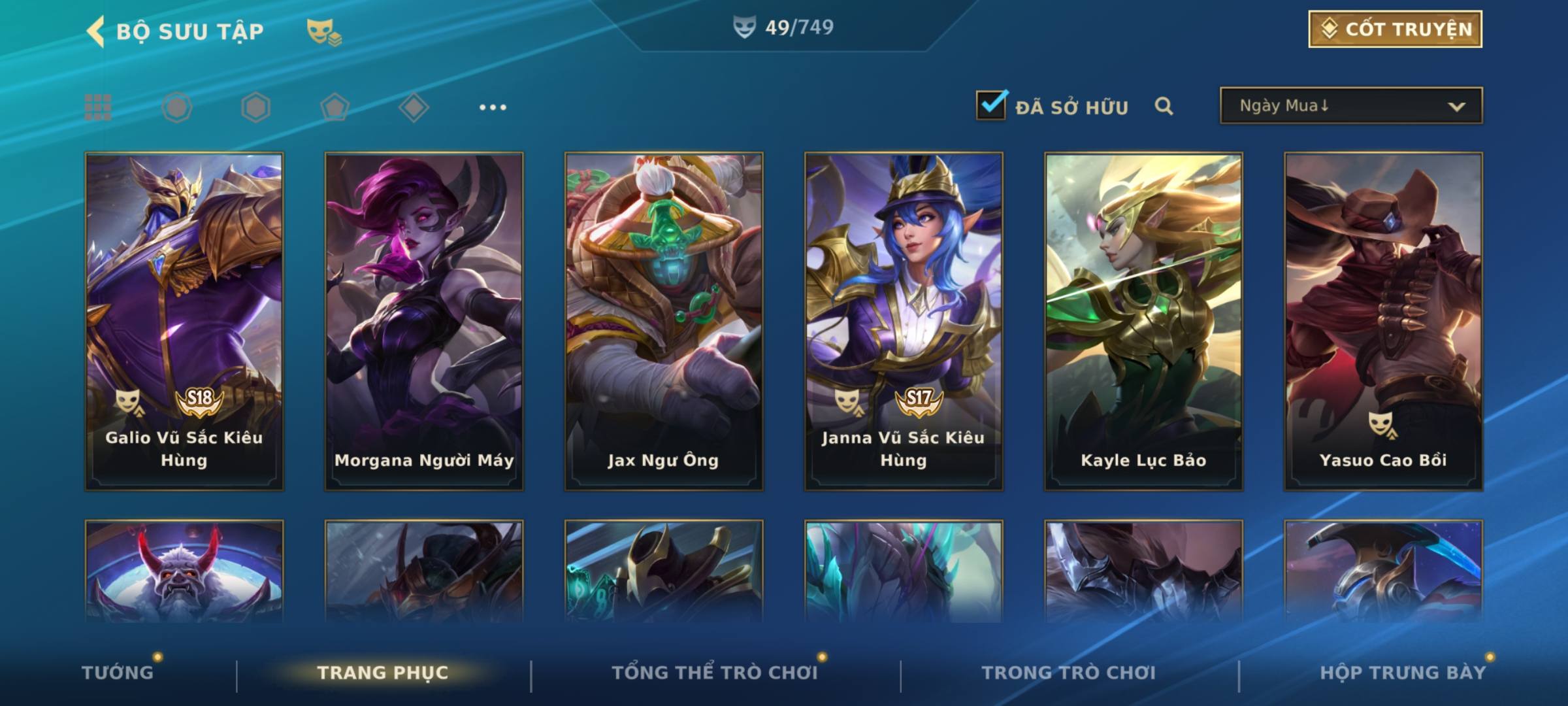
Task: Show more filters via three dots
Action: tap(493, 107)
